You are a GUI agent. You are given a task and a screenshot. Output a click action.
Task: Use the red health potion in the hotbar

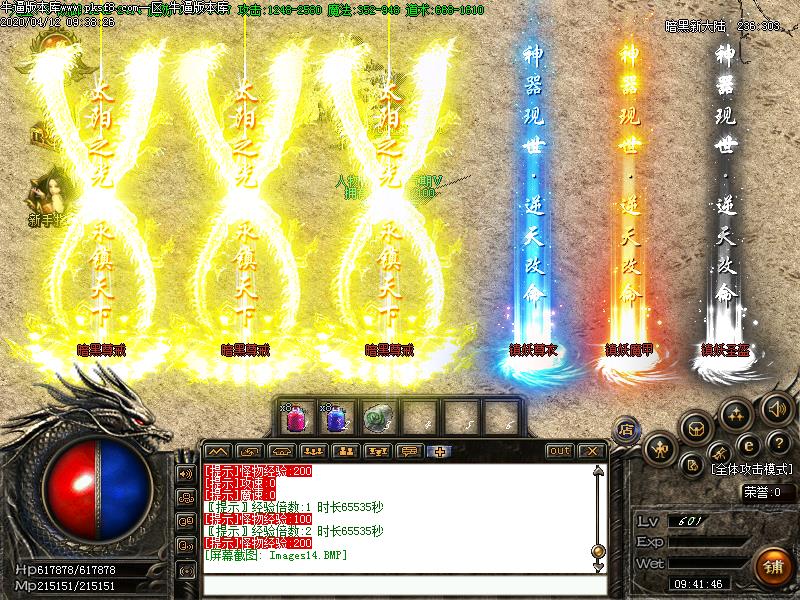(295, 415)
